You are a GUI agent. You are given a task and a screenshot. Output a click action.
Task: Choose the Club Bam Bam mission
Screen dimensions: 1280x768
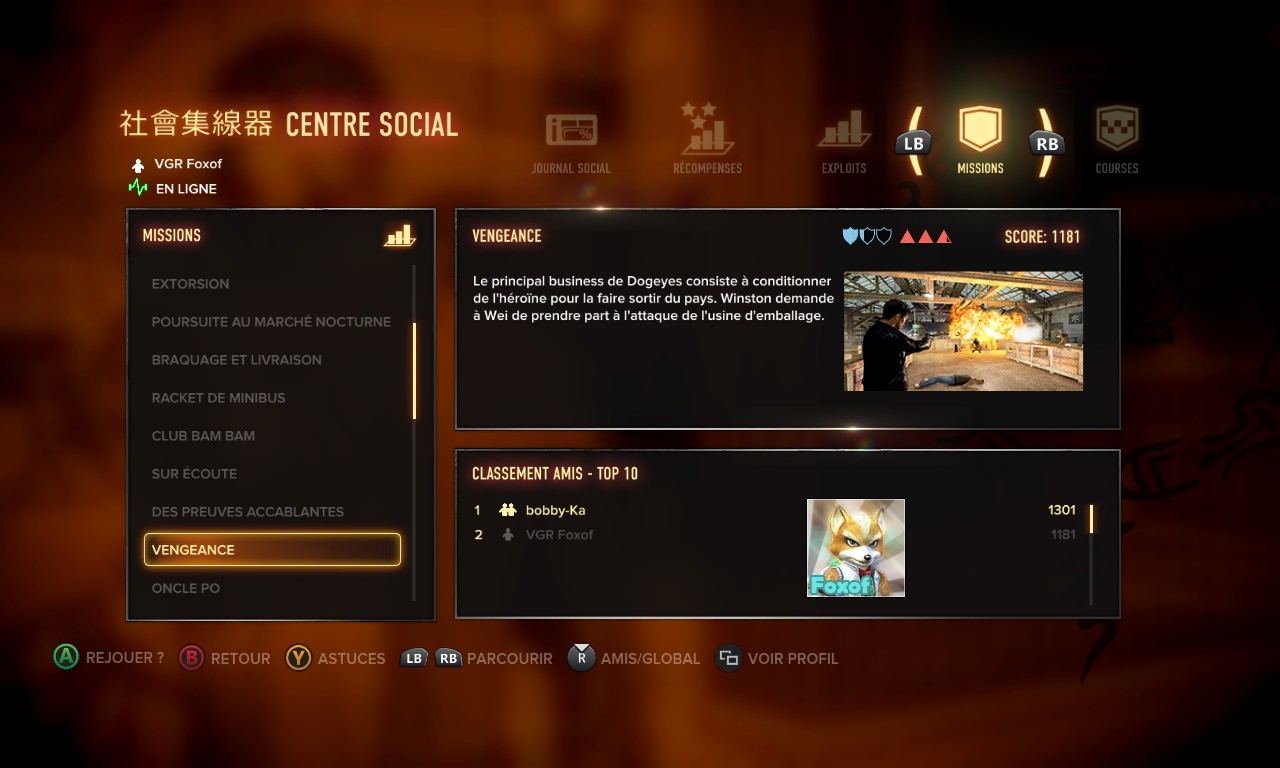click(203, 436)
